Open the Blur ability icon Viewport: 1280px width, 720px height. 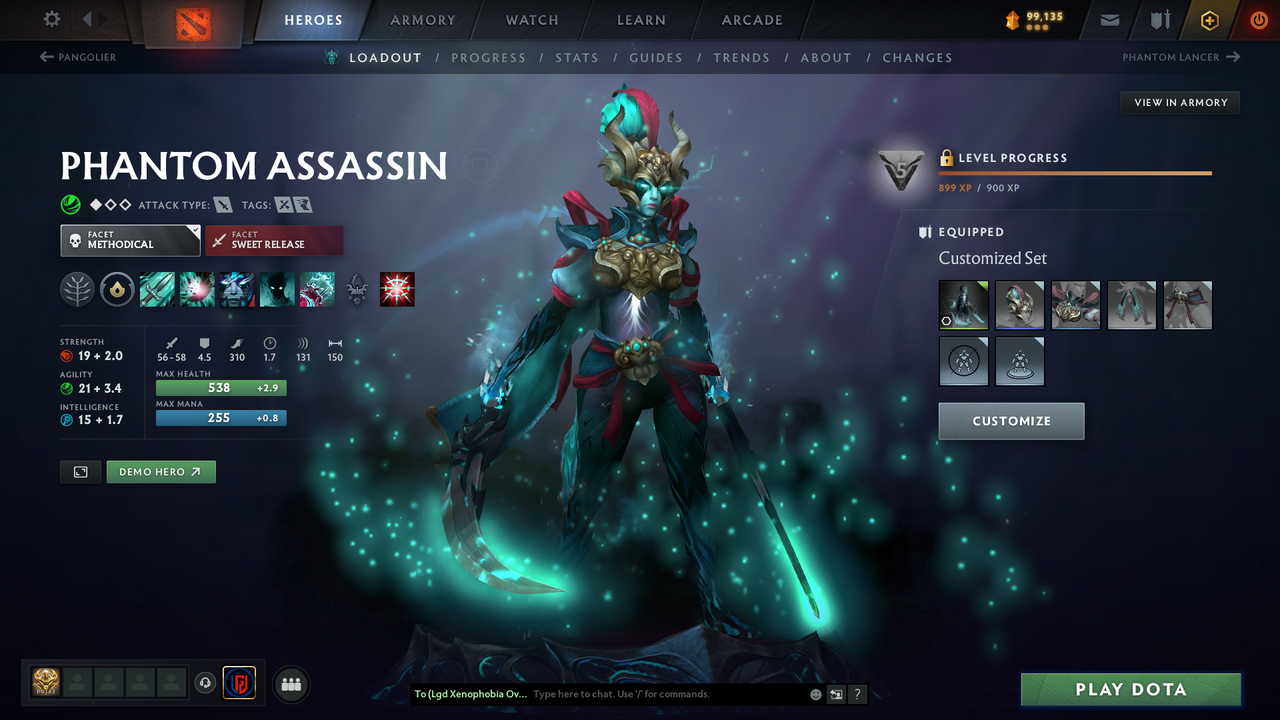(236, 289)
